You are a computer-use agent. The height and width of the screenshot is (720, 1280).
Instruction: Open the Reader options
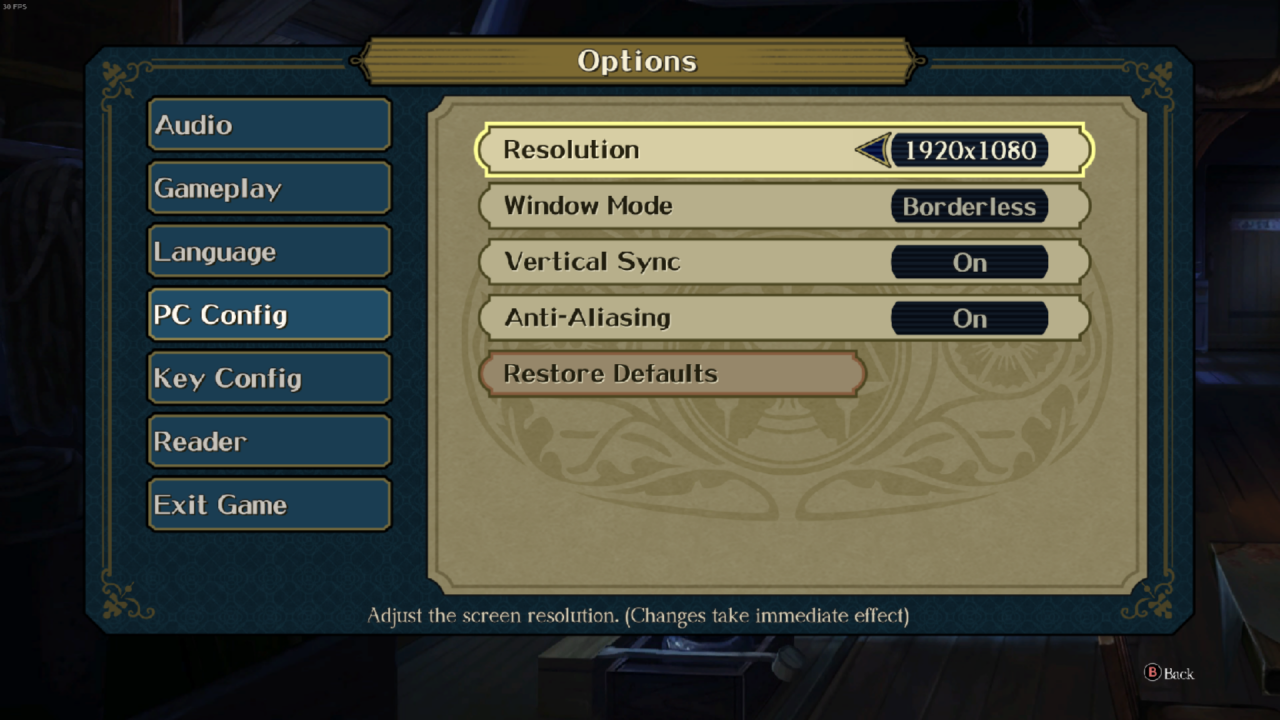tap(268, 441)
